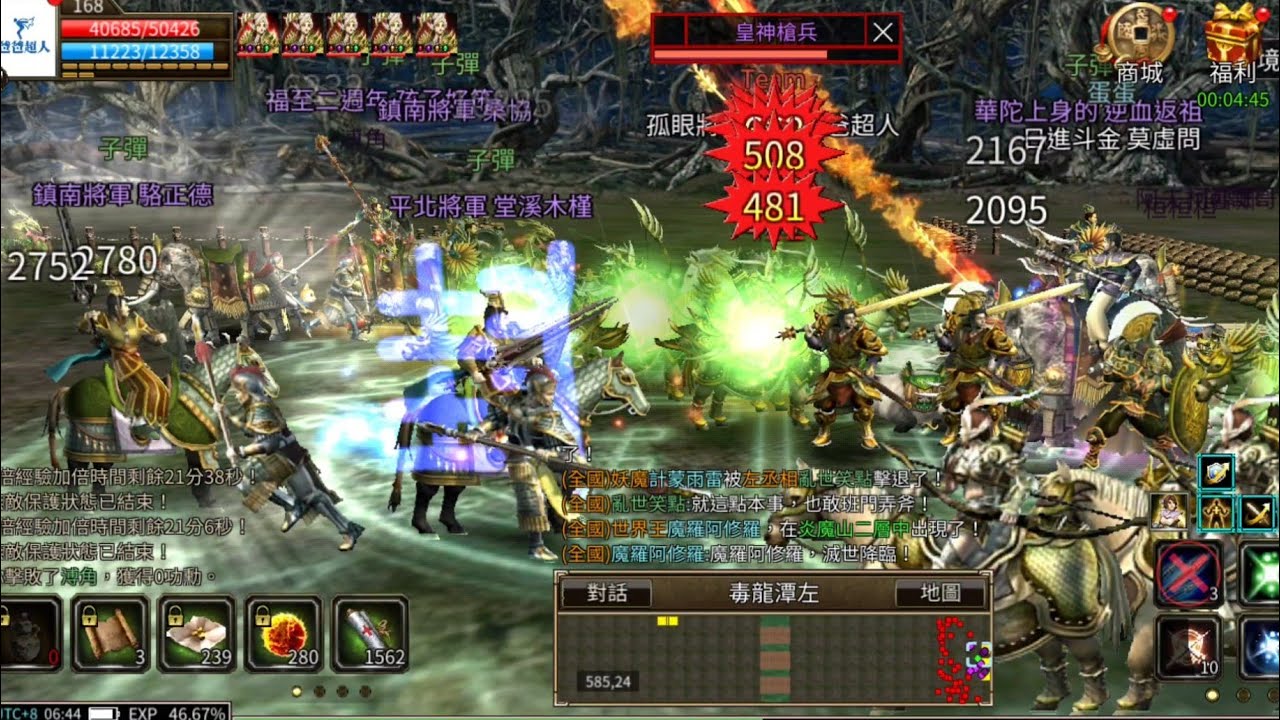Image resolution: width=1280 pixels, height=720 pixels.
Task: Activate the crossed-out blue skill showing 3
Action: 1188,573
